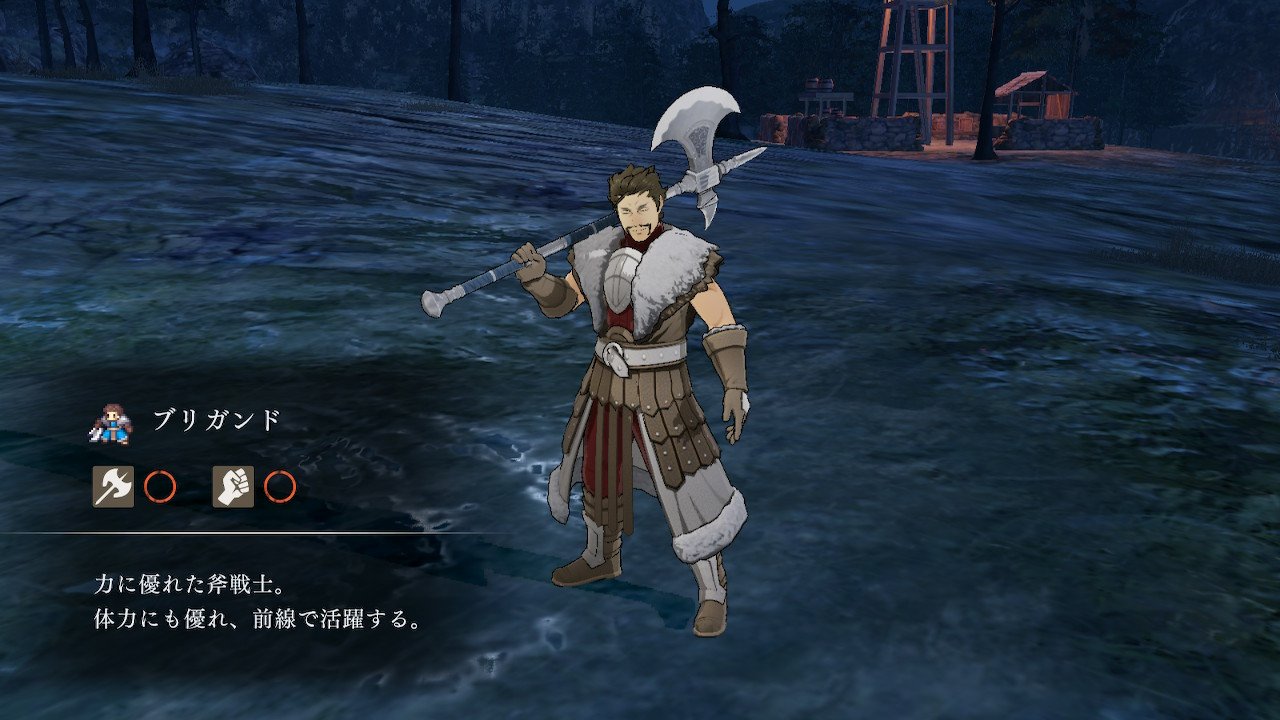Select the axe weapon proficiency icon
Viewport: 1280px width, 720px height.
tap(113, 487)
